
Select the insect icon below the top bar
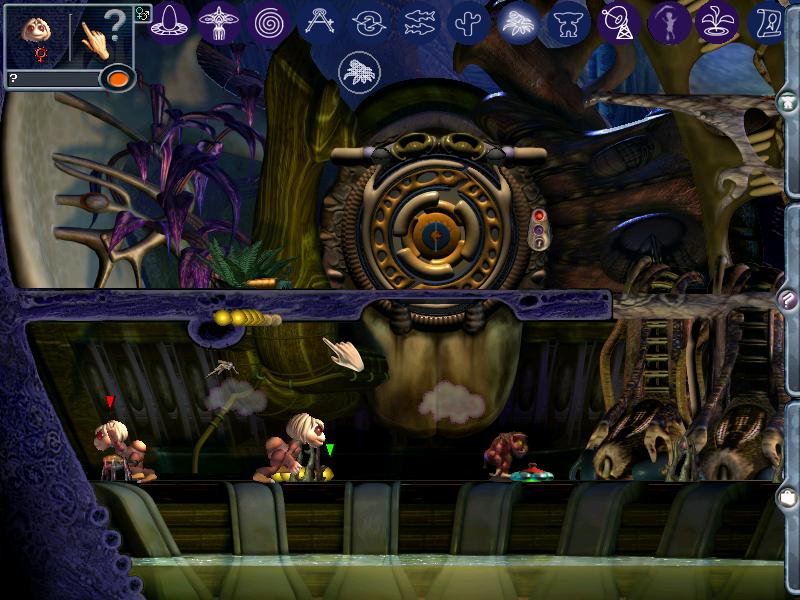click(x=357, y=69)
